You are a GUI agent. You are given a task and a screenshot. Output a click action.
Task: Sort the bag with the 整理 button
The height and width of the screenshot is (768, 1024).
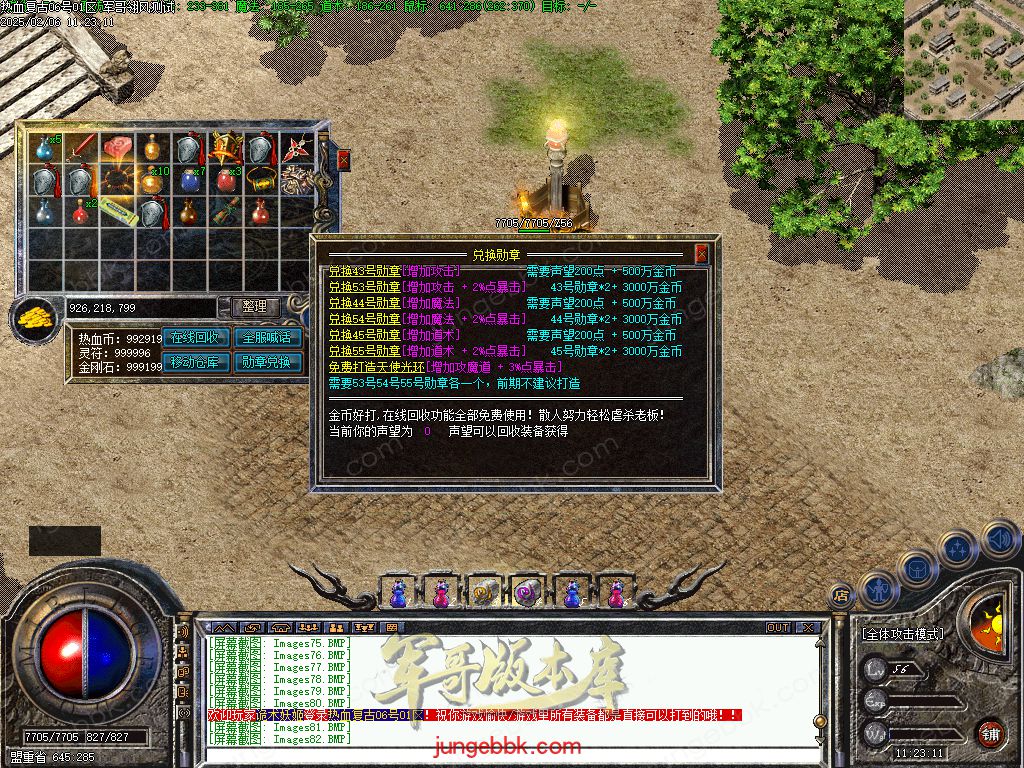click(x=255, y=308)
